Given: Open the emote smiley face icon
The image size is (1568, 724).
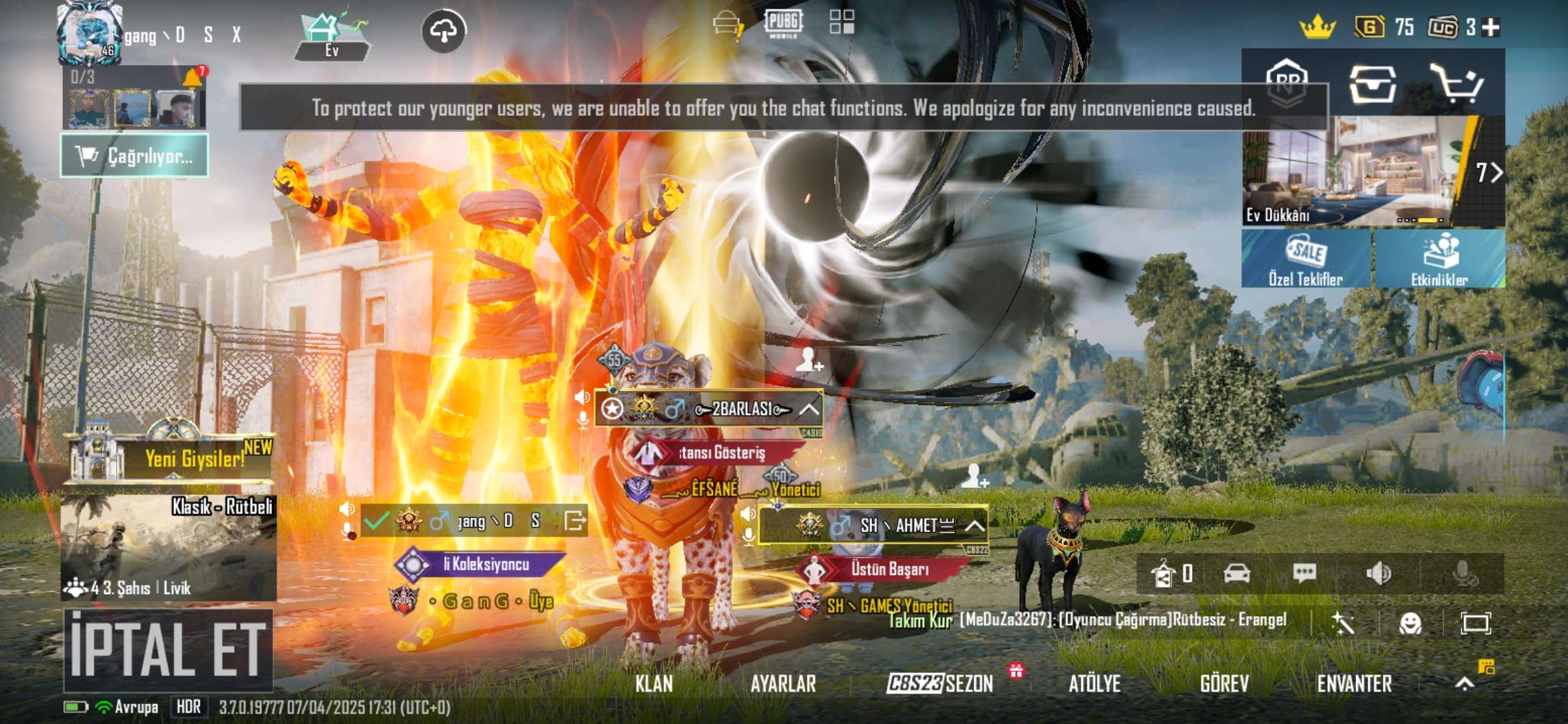Looking at the screenshot, I should (1410, 623).
